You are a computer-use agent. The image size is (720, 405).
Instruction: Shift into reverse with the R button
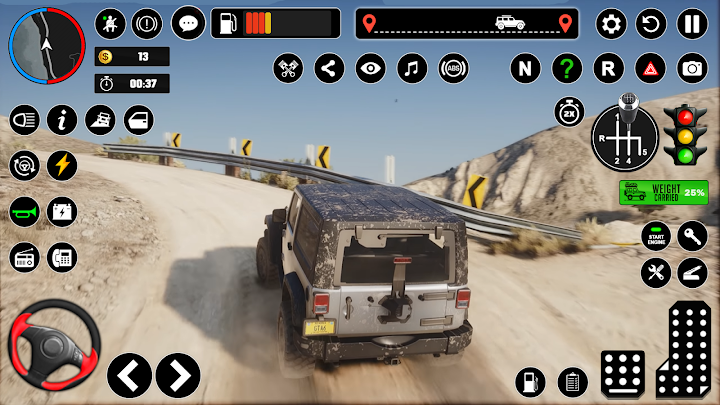point(608,68)
